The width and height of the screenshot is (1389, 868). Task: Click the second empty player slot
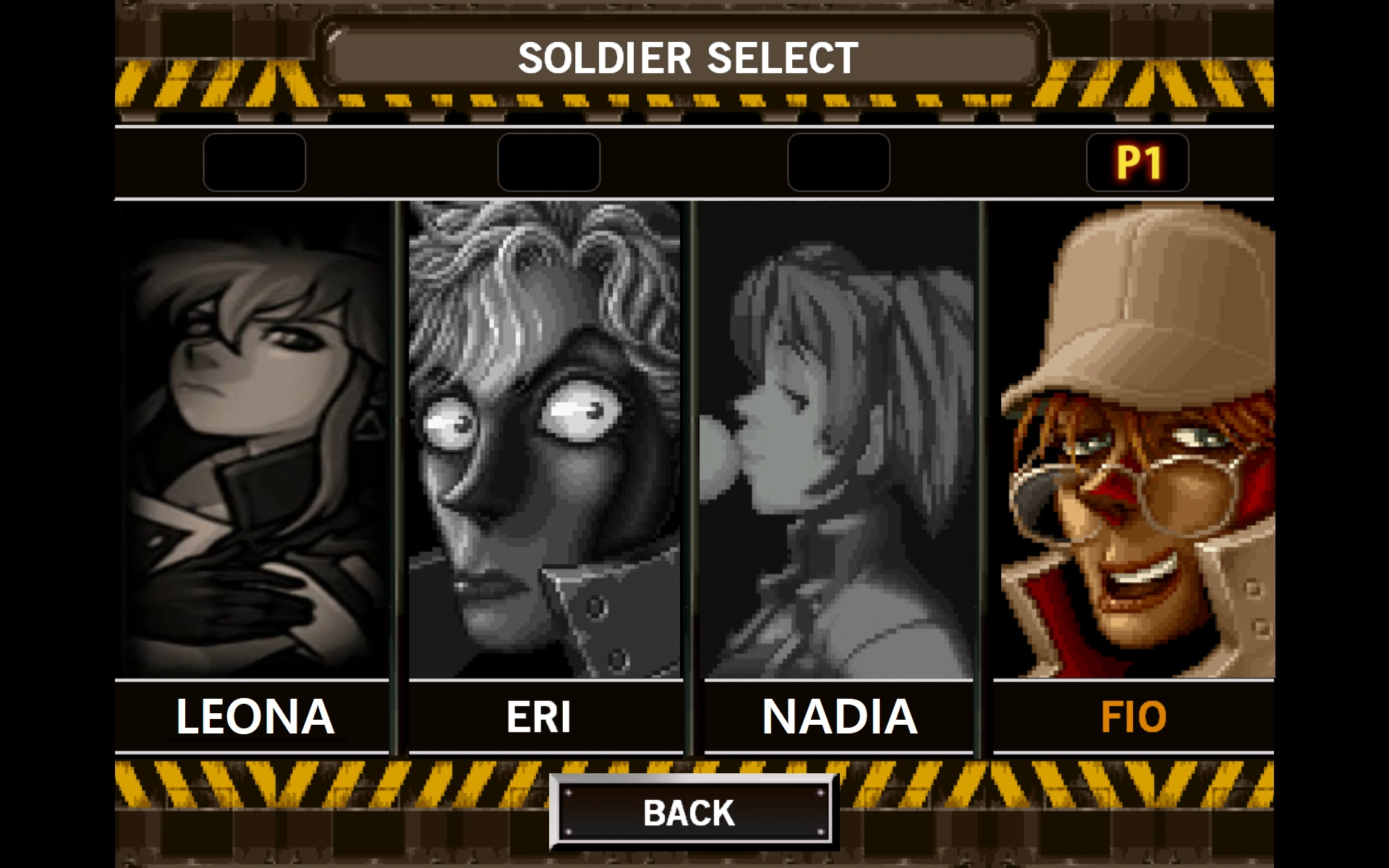[549, 163]
